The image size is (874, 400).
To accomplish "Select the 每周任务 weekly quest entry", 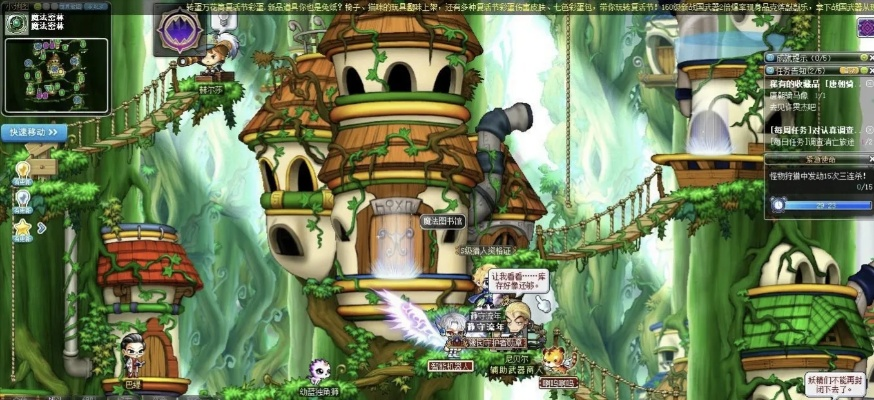I will 816,130.
